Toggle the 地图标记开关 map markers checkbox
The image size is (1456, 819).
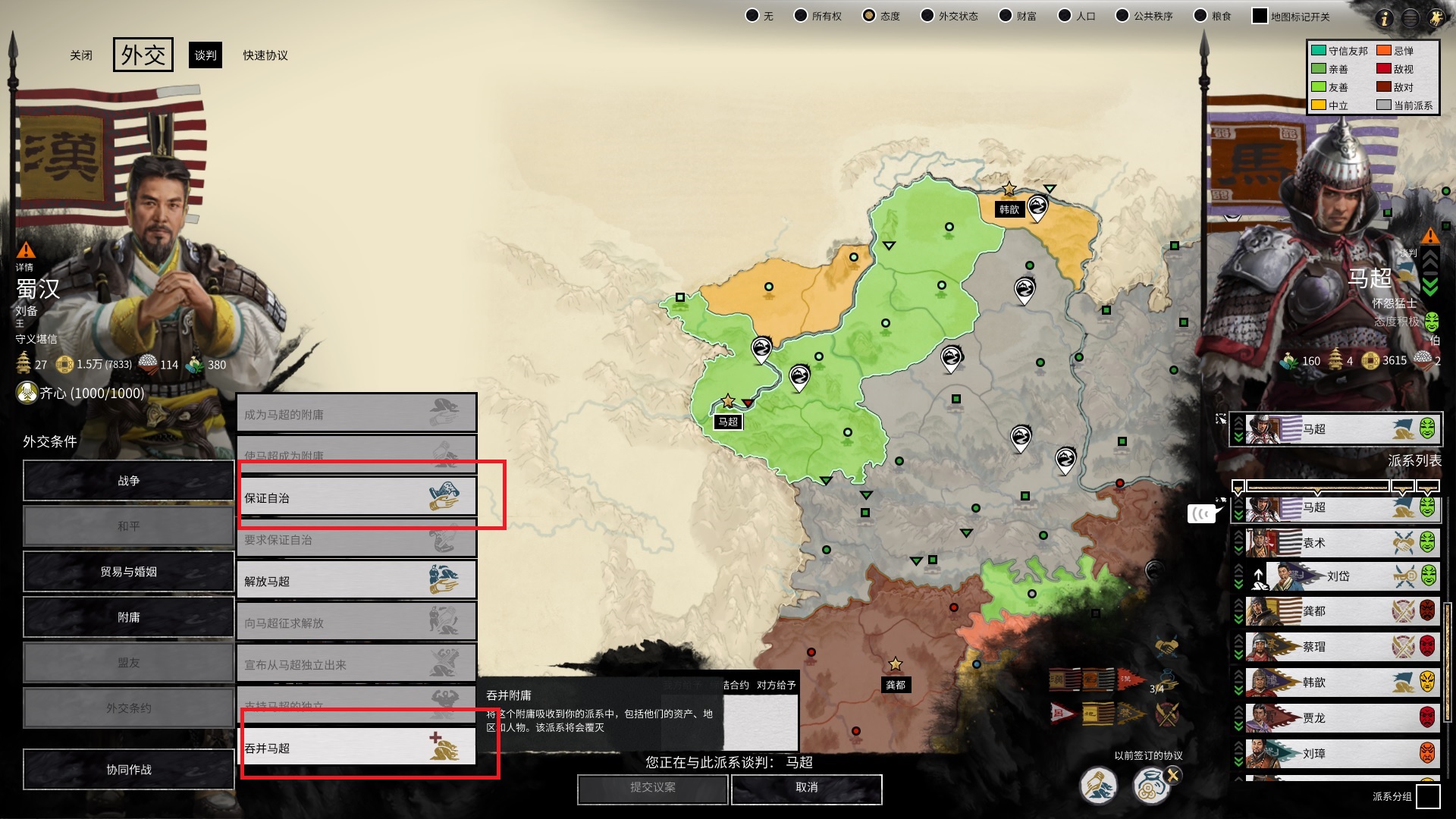point(1260,14)
